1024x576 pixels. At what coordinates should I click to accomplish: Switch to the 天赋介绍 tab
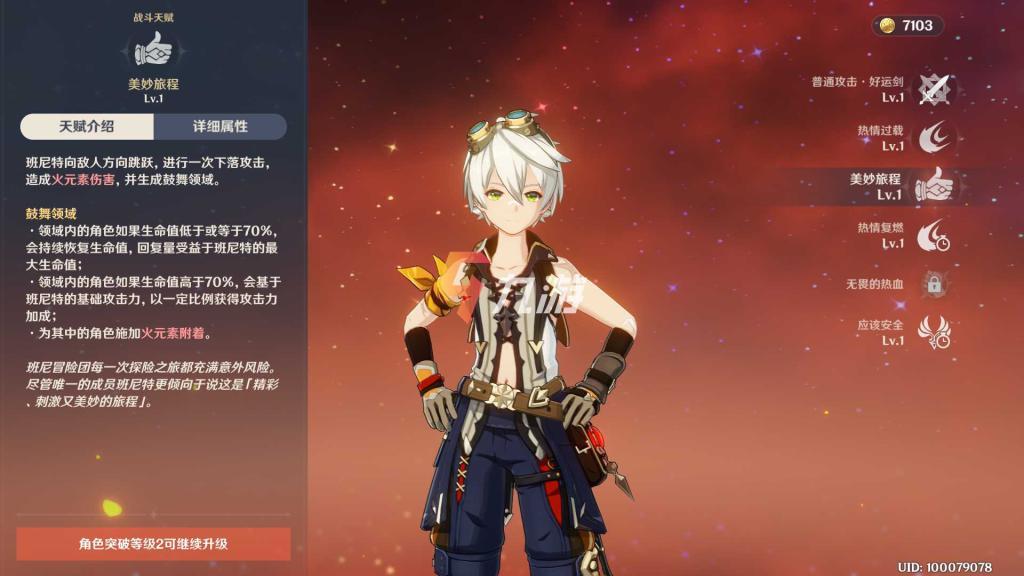coord(86,127)
